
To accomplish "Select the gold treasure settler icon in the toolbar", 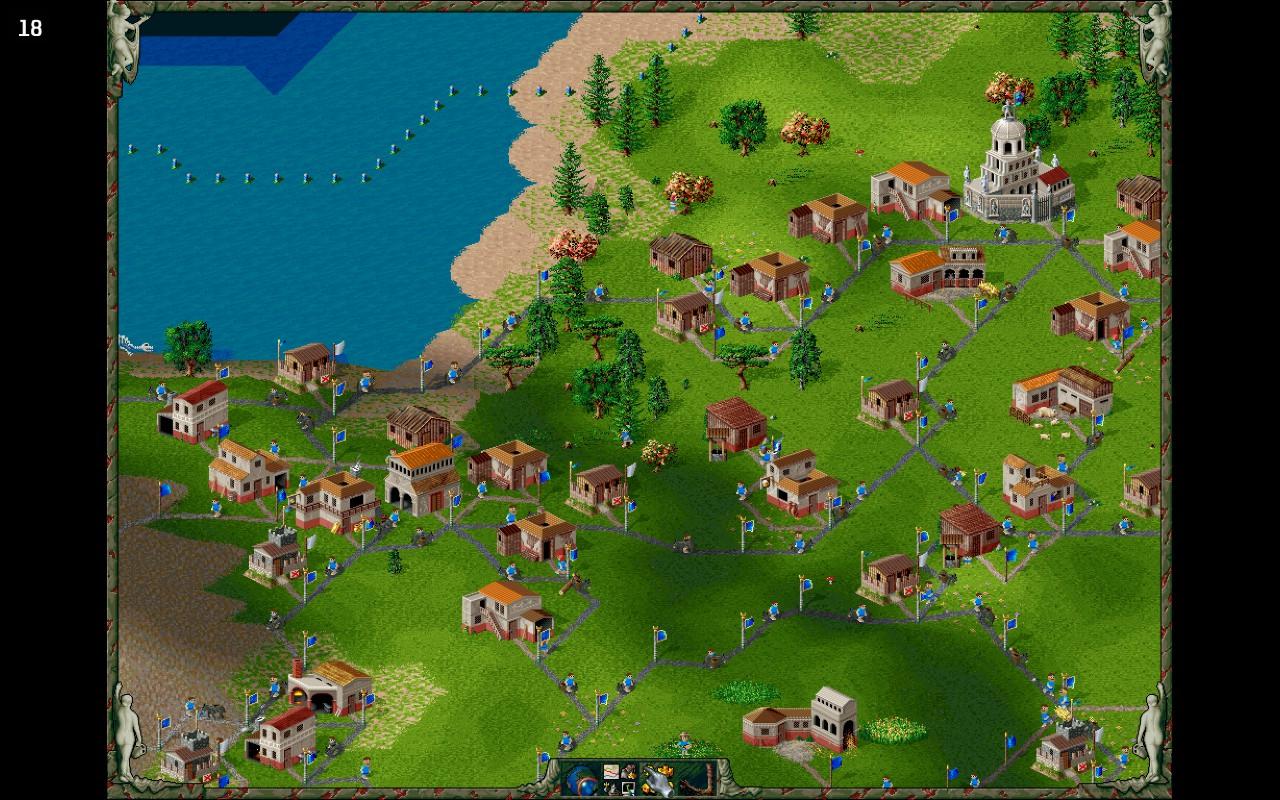I will coord(628,770).
